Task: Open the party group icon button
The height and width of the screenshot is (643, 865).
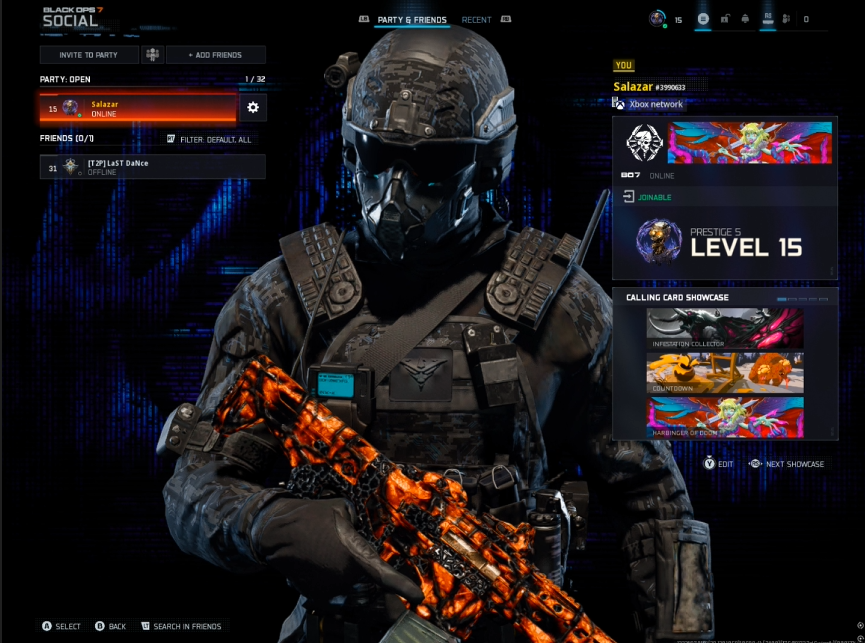Action: pyautogui.click(x=152, y=55)
